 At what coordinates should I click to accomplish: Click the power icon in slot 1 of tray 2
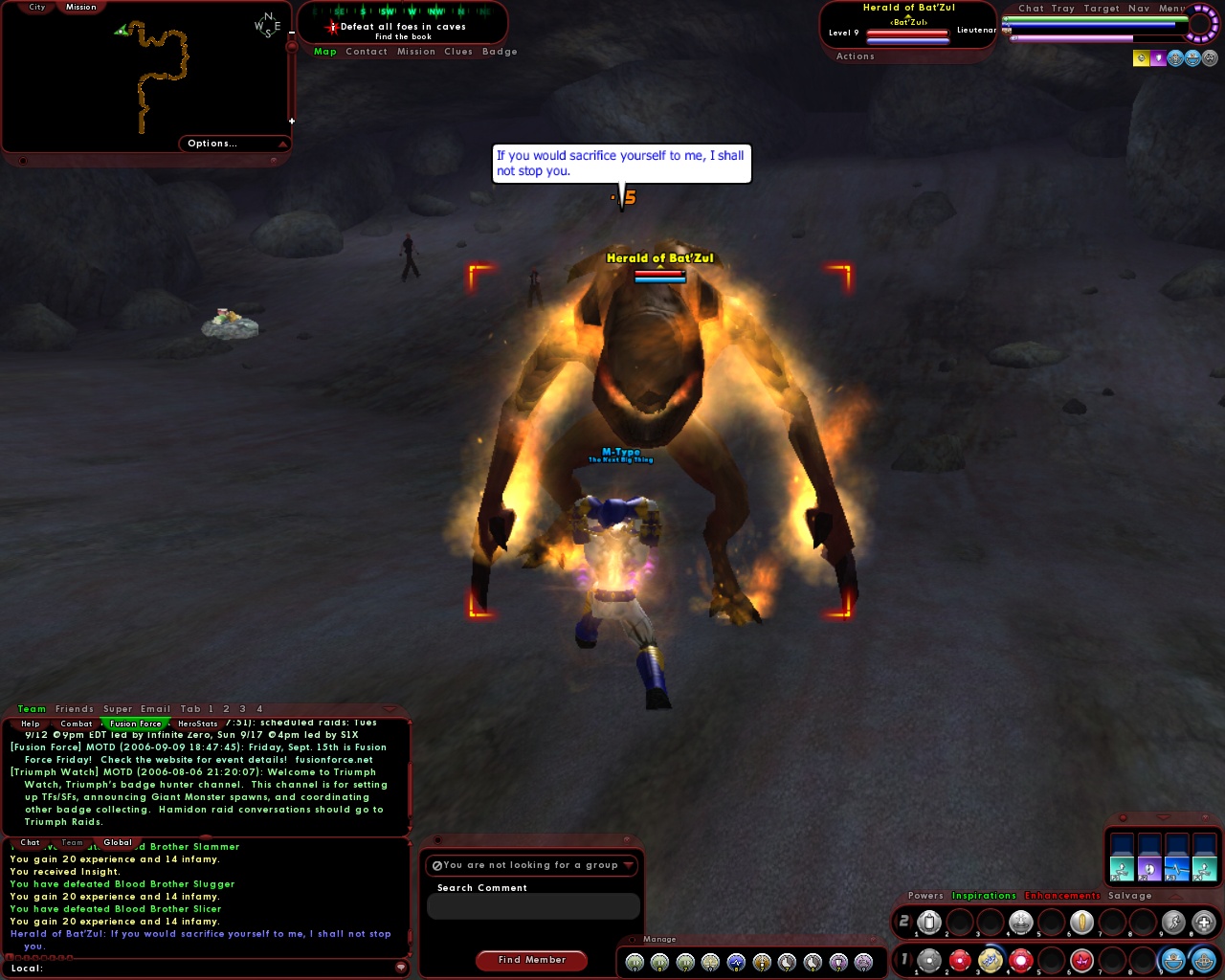tap(929, 922)
